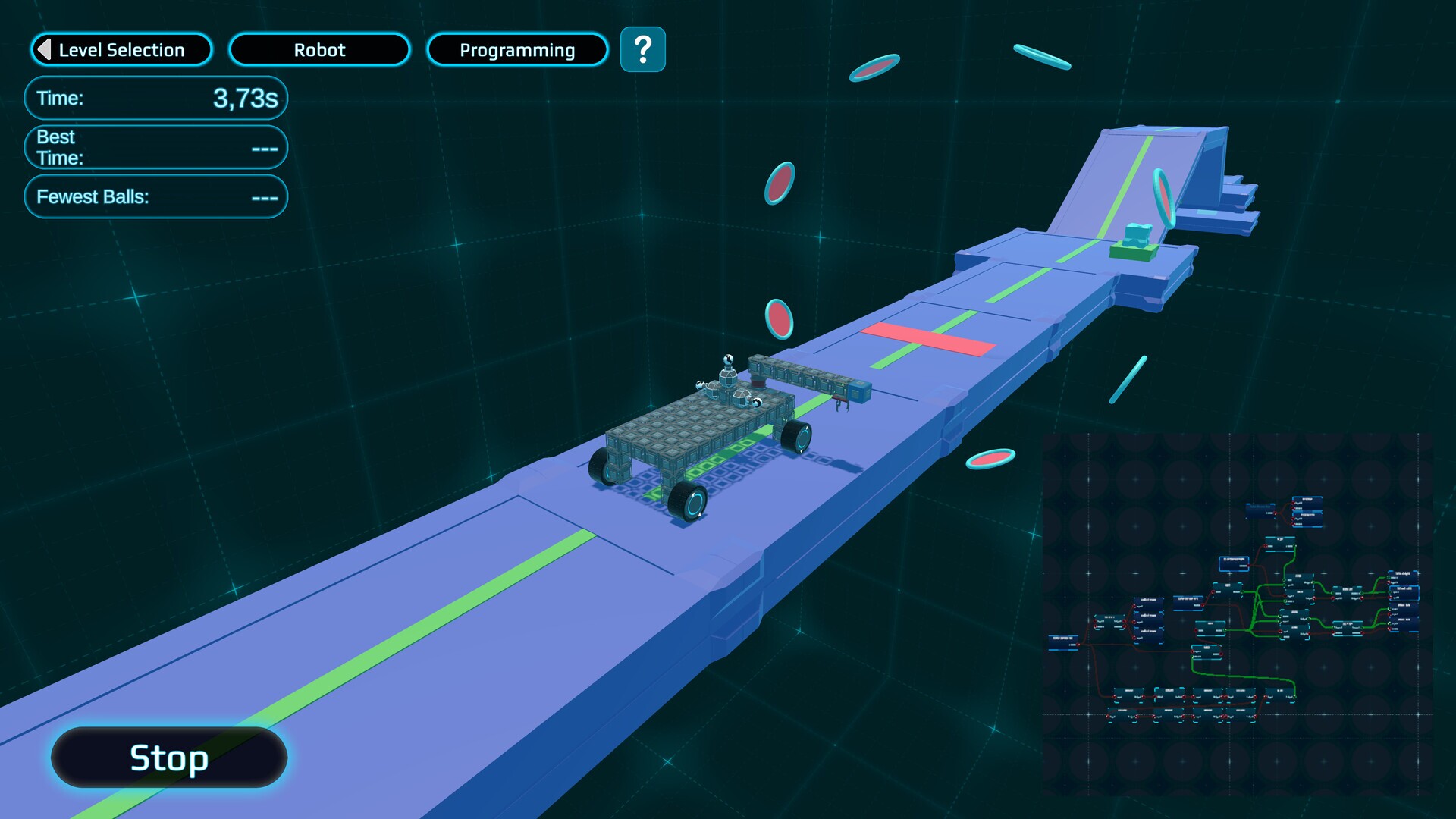Open the question mark help

coord(642,50)
